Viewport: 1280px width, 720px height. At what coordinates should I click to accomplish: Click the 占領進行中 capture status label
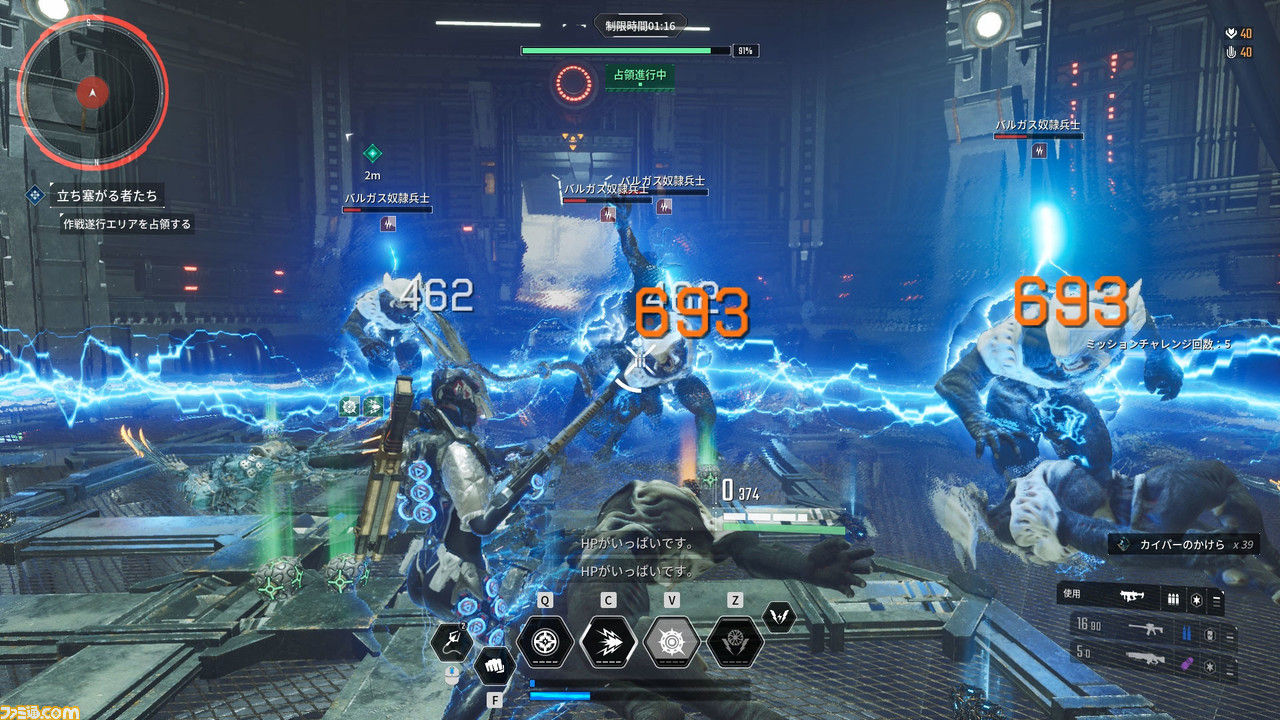(x=640, y=75)
